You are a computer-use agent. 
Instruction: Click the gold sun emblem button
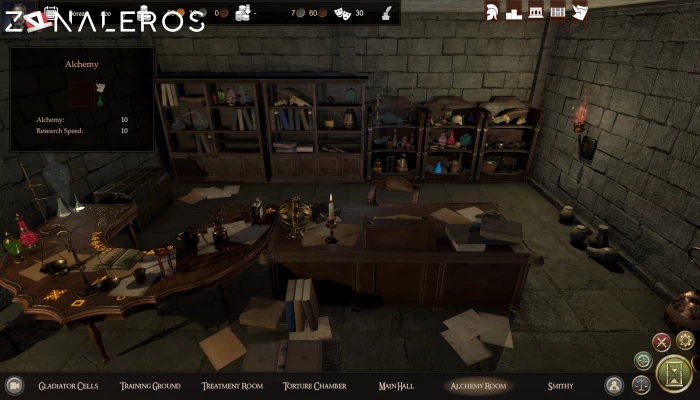pos(685,340)
